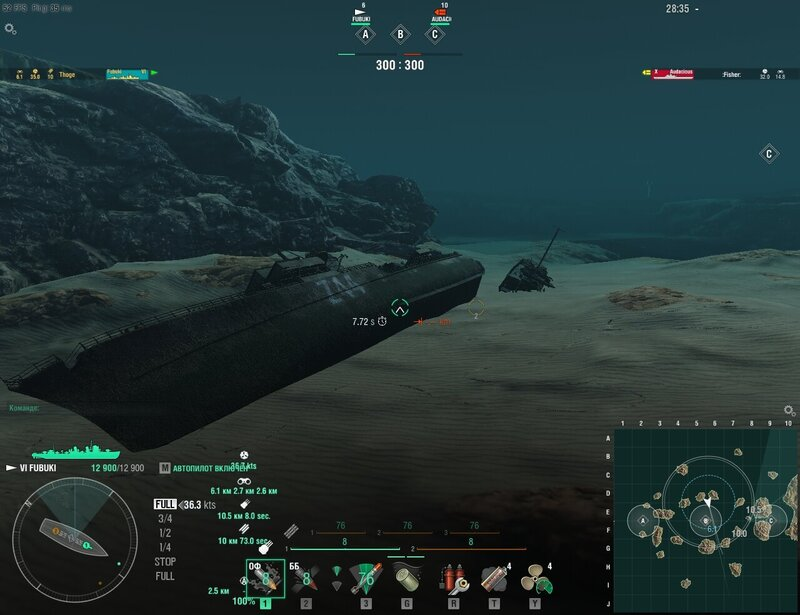The height and width of the screenshot is (615, 800).
Task: Click capture point A on the minimap
Action: coord(643,520)
